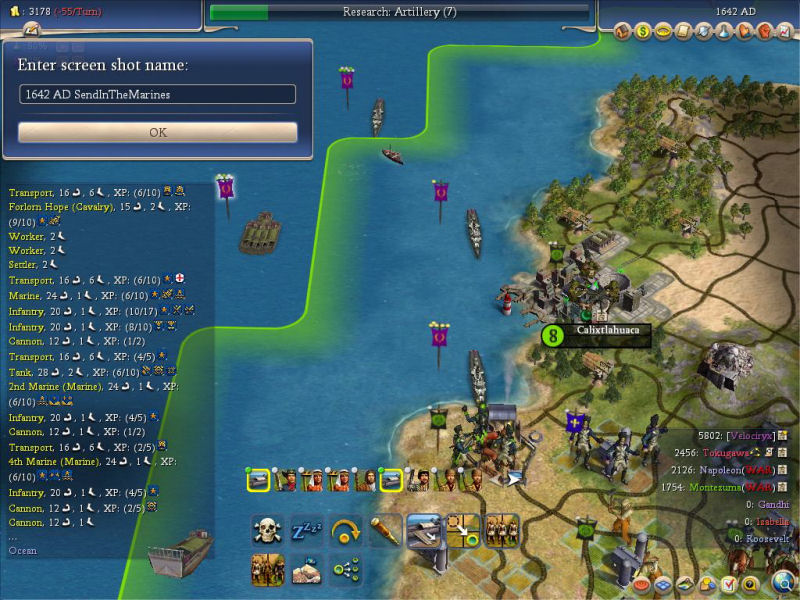
Task: Delete unit with the skull and crossbones
Action: tap(268, 530)
